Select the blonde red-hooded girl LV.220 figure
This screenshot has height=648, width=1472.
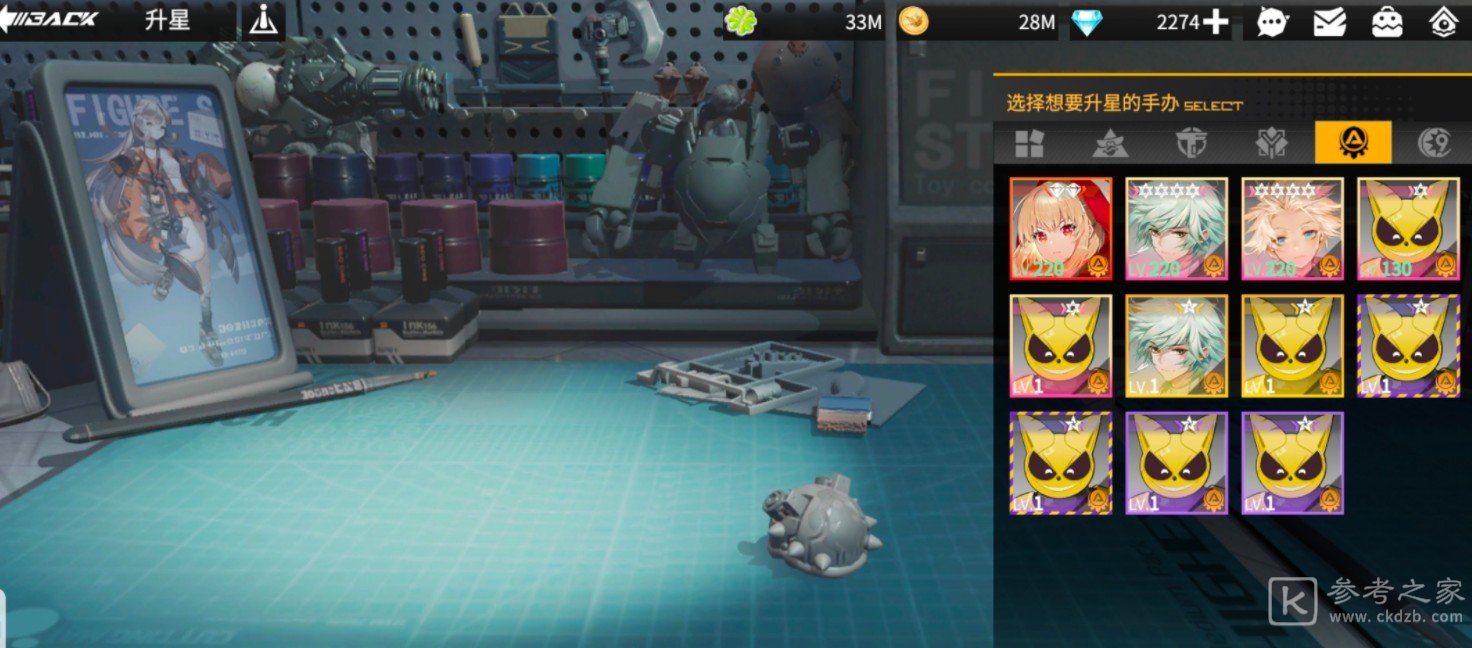pyautogui.click(x=1061, y=229)
